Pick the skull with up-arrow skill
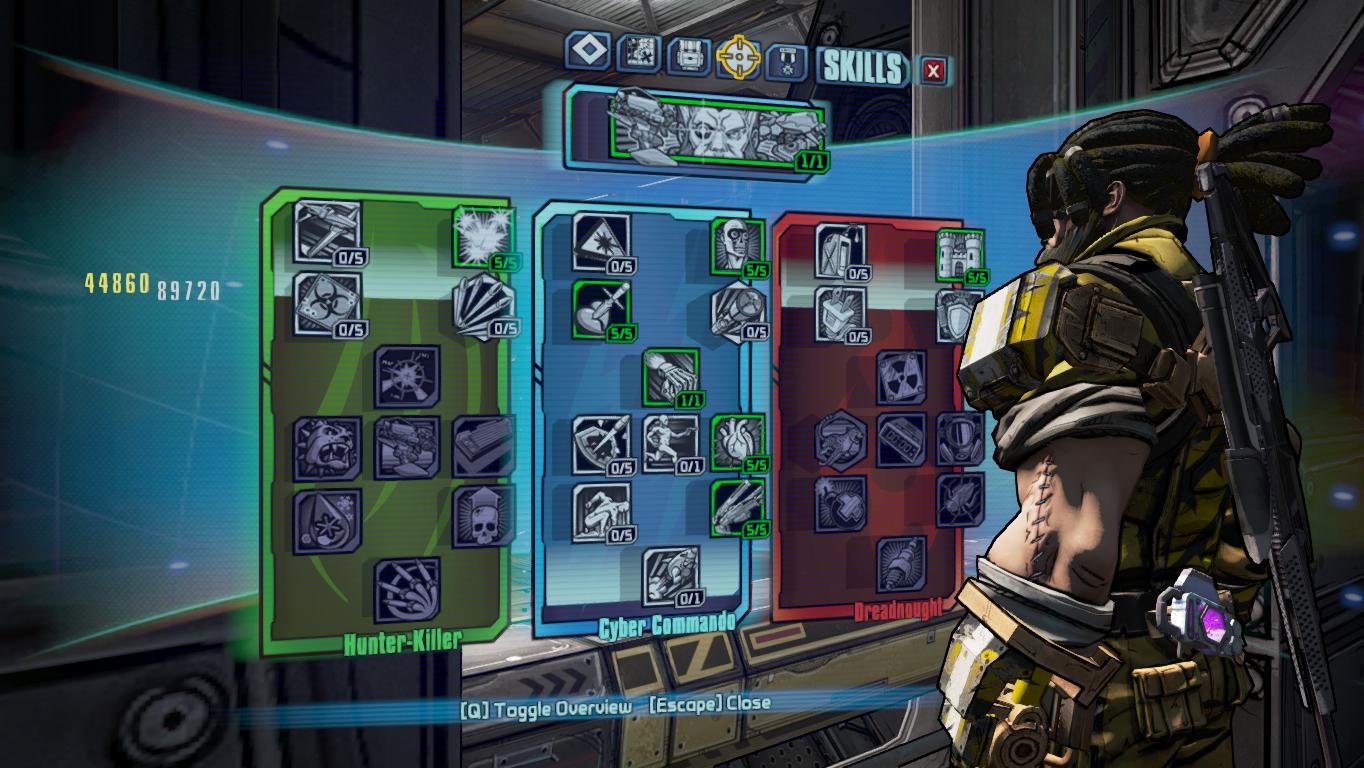 (x=483, y=516)
